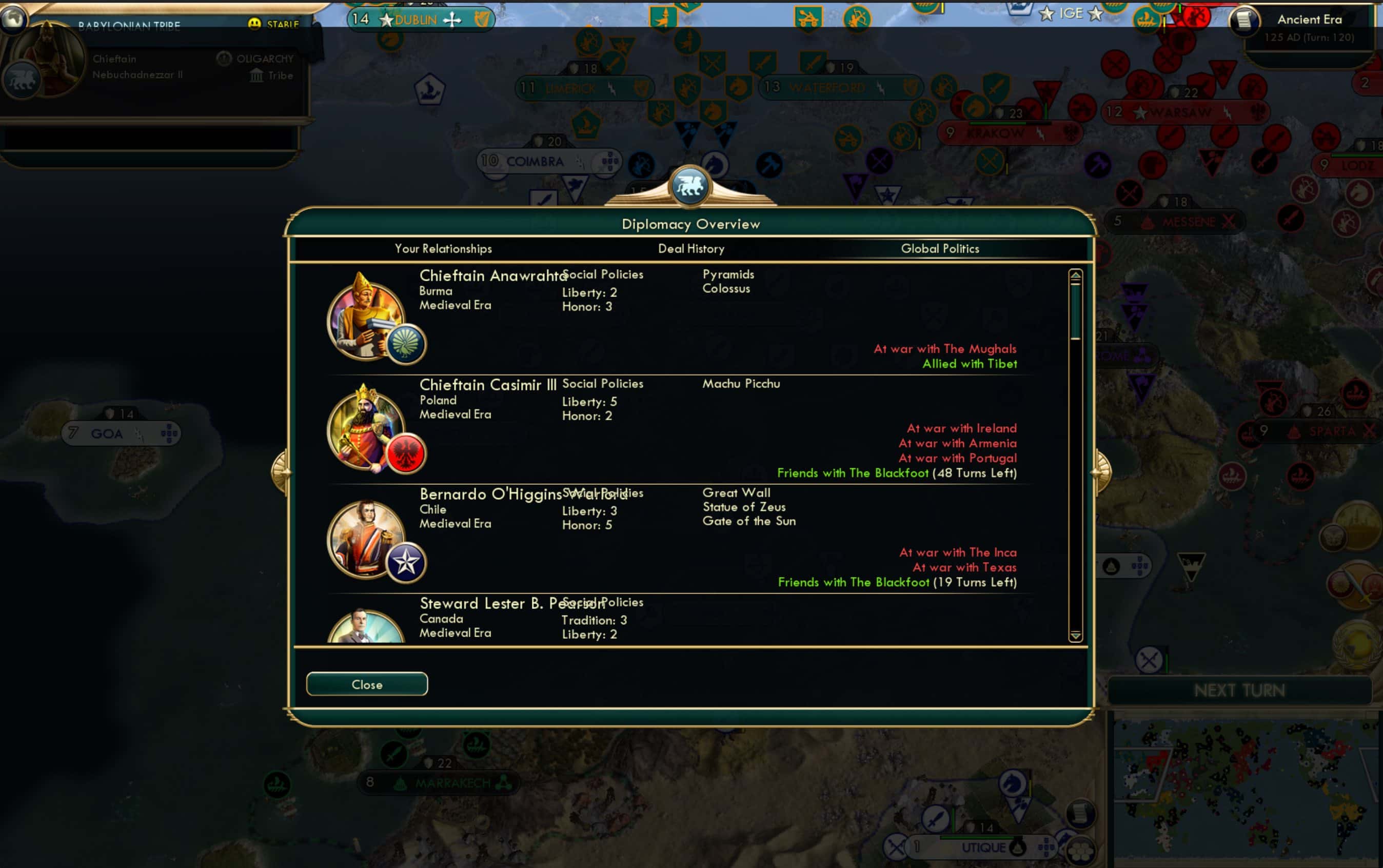The height and width of the screenshot is (868, 1383).
Task: Select the Global Politics tab
Action: tap(941, 249)
